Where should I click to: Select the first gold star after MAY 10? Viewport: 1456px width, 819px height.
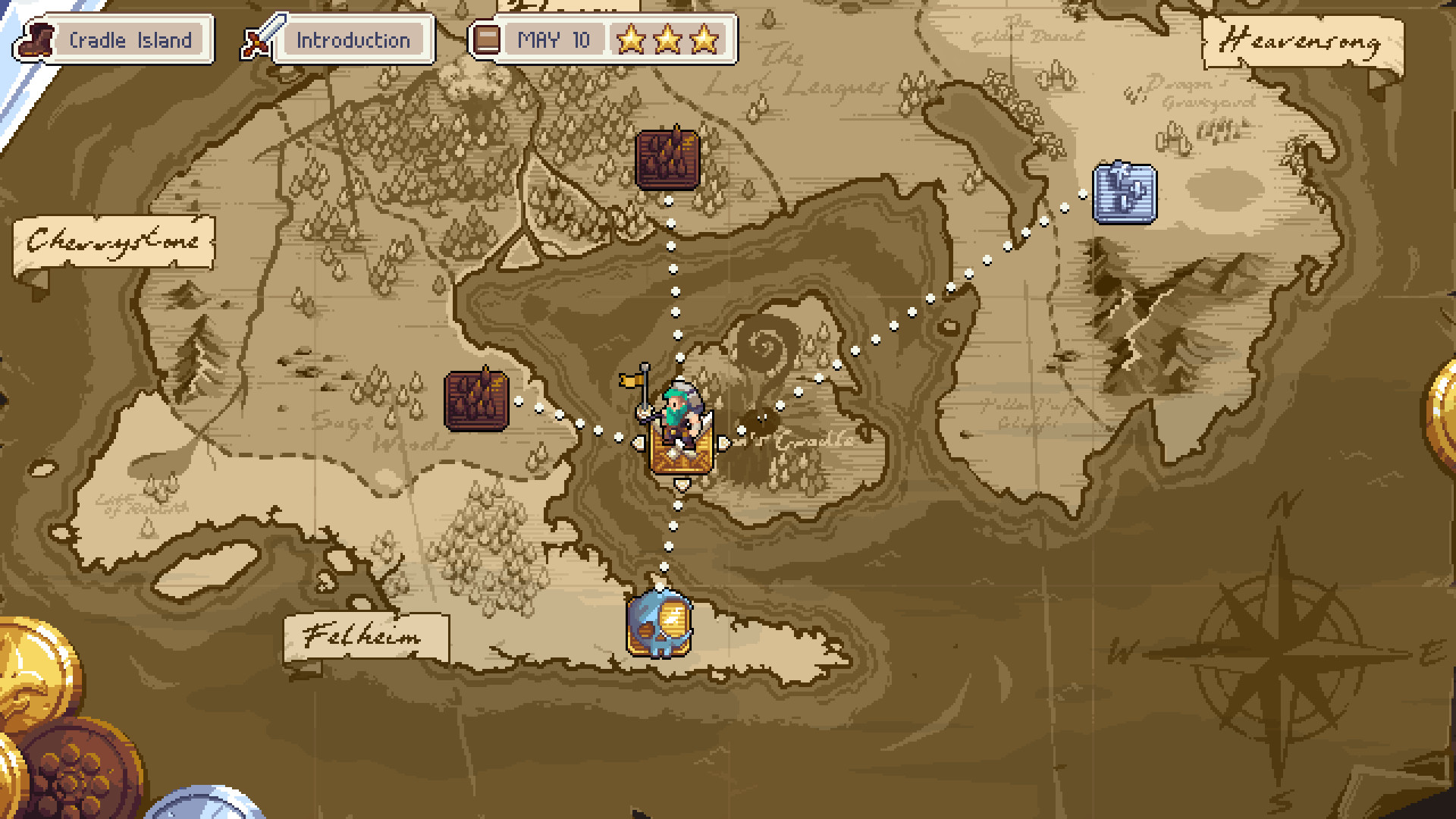[x=632, y=39]
